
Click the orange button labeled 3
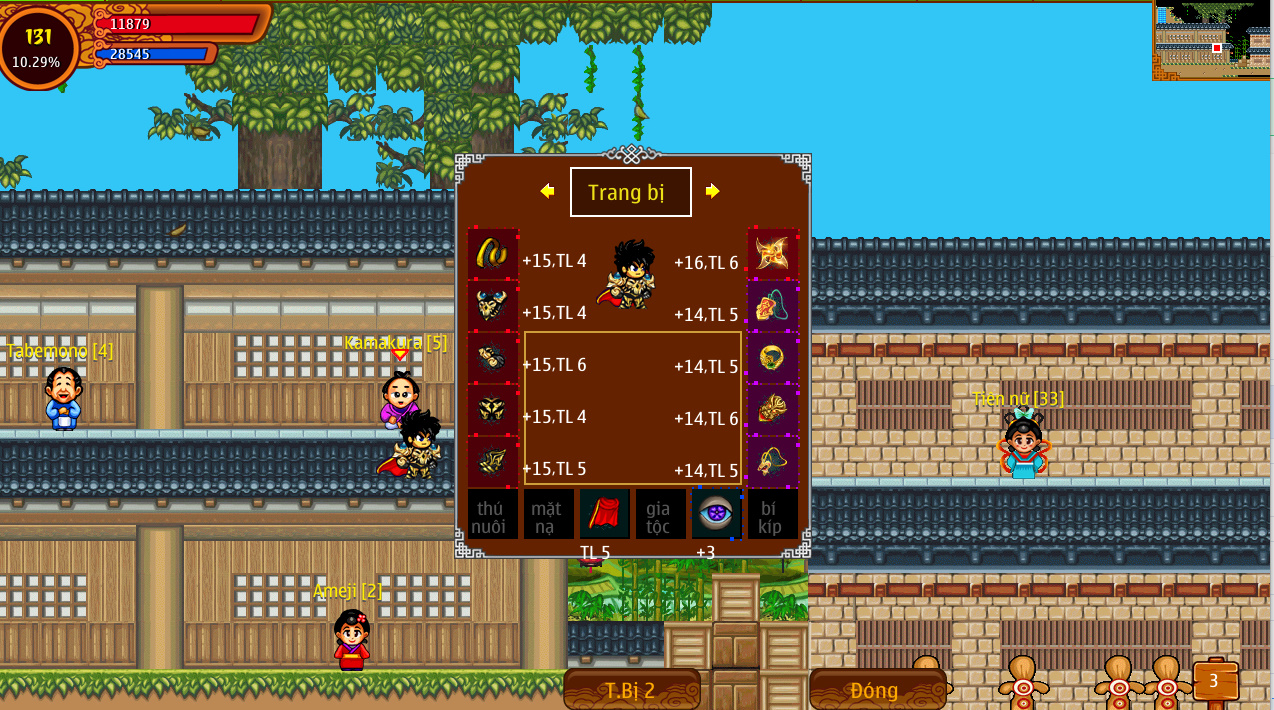pyautogui.click(x=1214, y=681)
